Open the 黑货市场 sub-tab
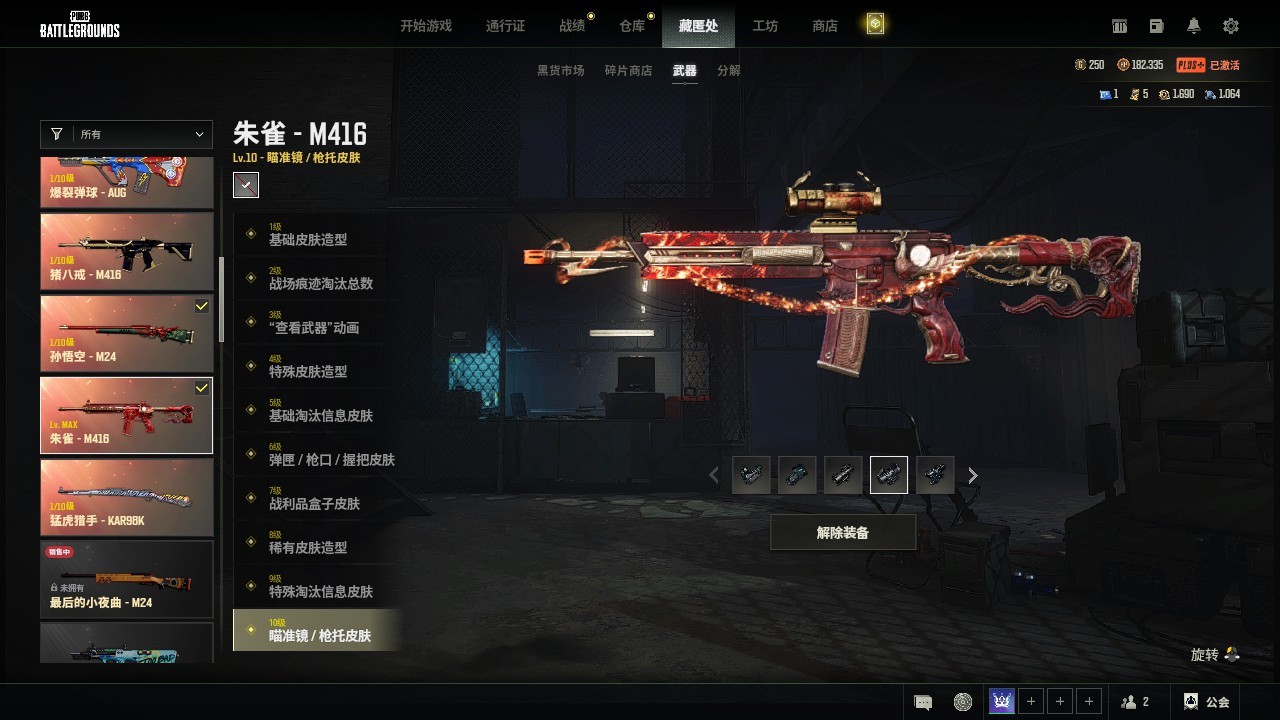The height and width of the screenshot is (720, 1280). (560, 71)
